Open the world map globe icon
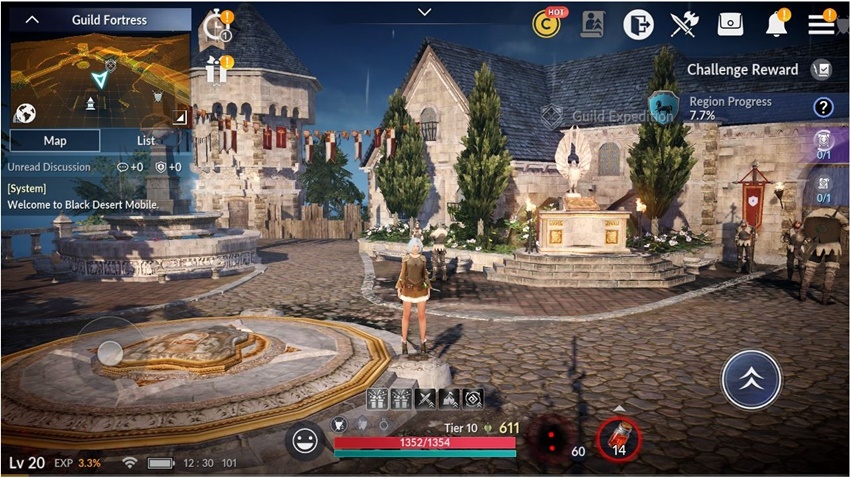The width and height of the screenshot is (850, 478). pyautogui.click(x=25, y=112)
